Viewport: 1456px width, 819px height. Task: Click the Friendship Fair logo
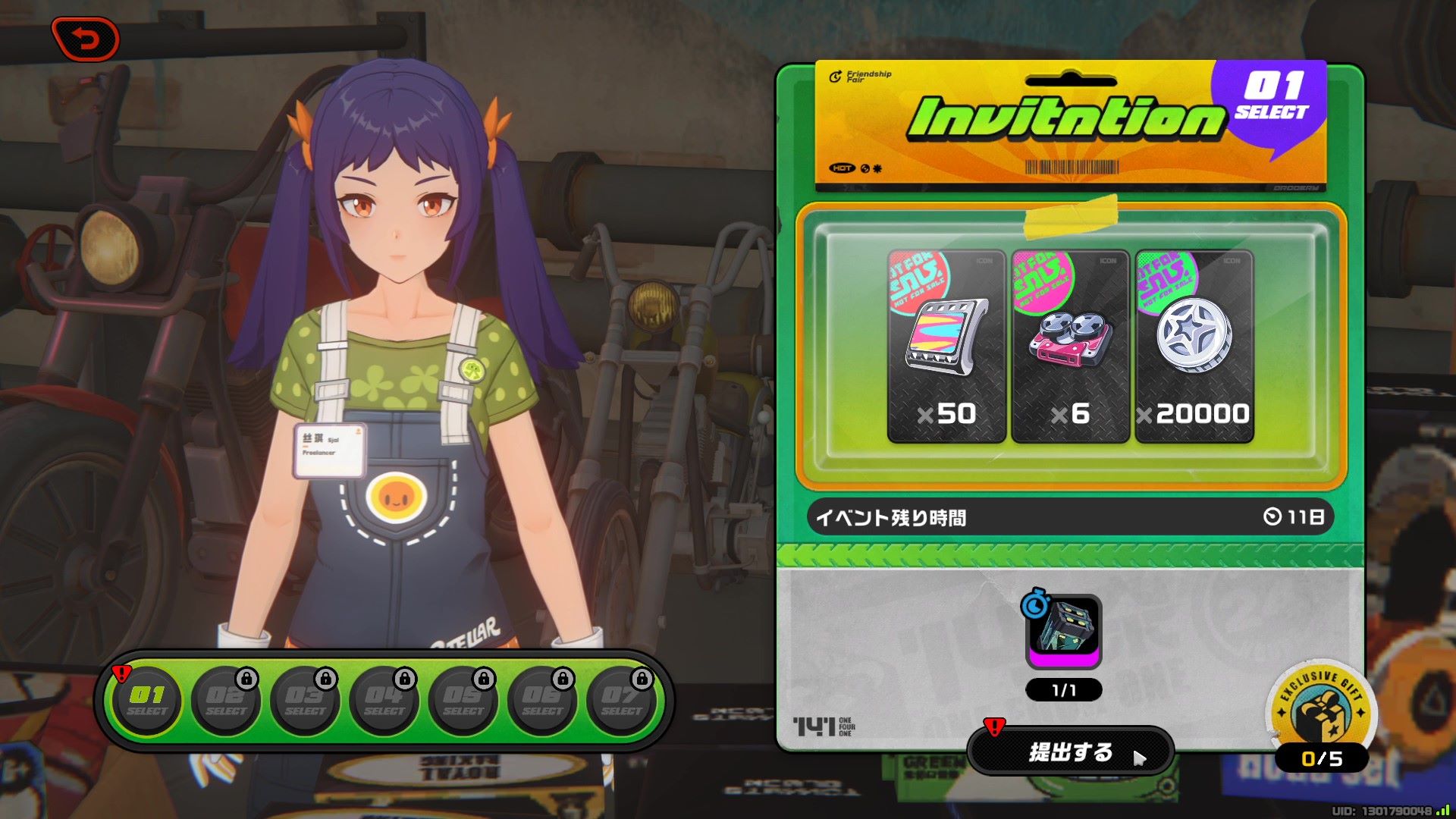click(858, 77)
